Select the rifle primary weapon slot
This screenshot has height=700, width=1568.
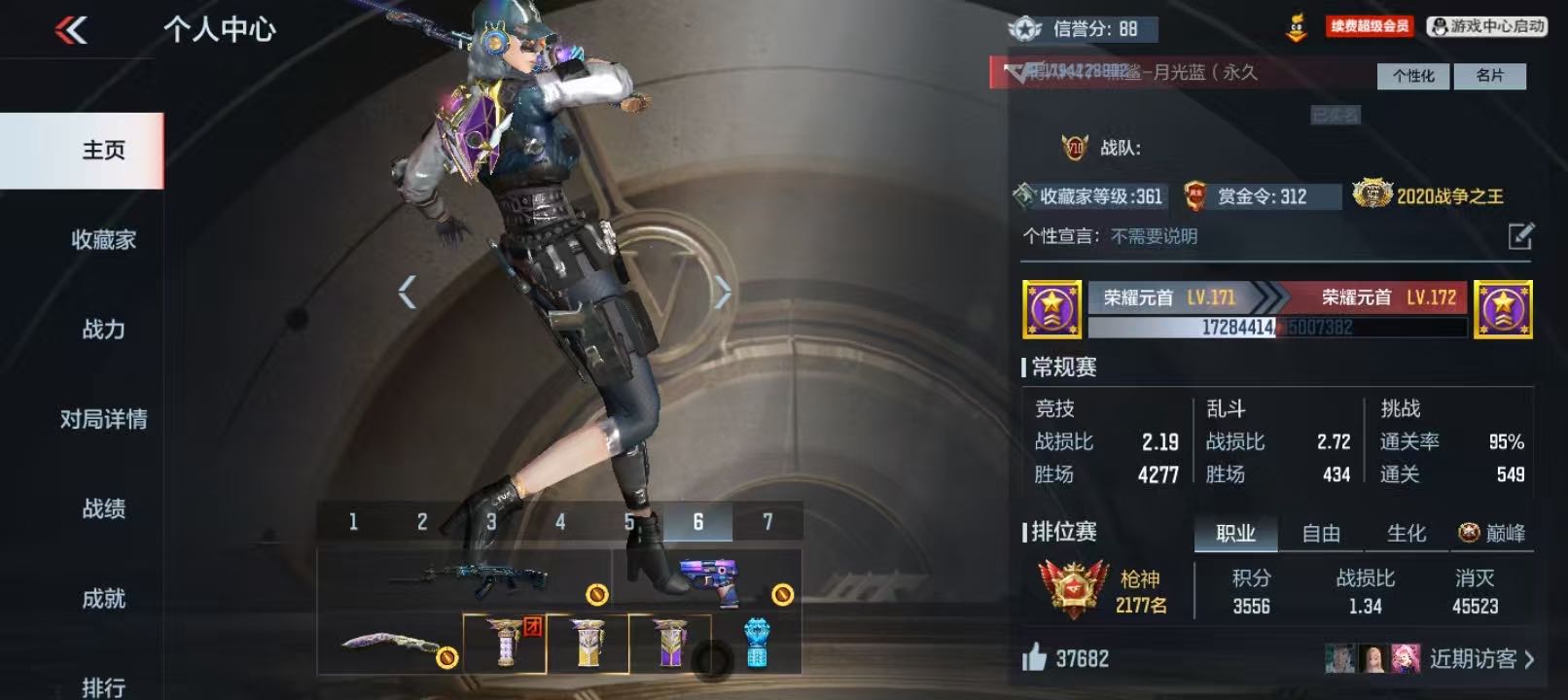(464, 579)
